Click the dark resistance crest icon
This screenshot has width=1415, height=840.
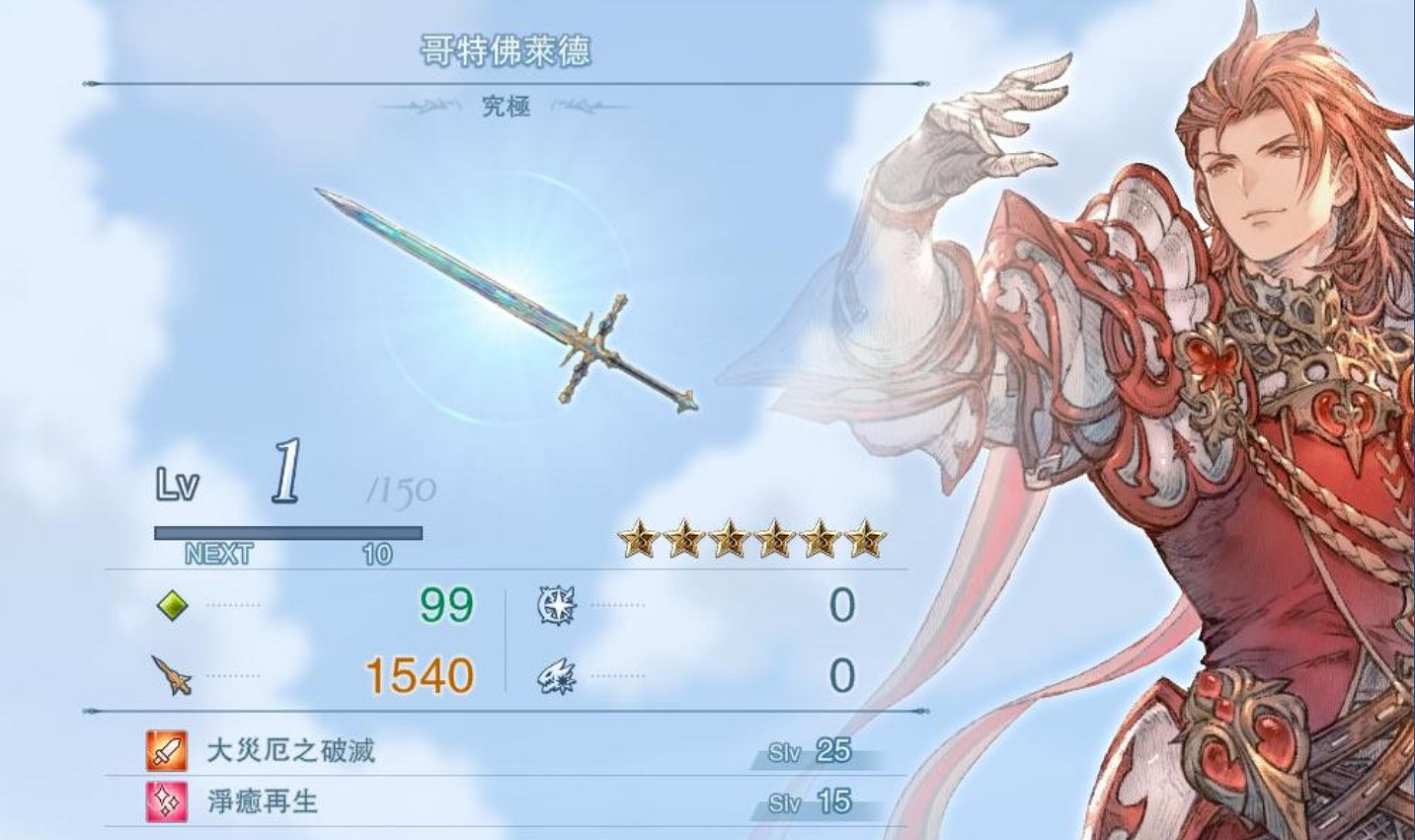point(555,675)
